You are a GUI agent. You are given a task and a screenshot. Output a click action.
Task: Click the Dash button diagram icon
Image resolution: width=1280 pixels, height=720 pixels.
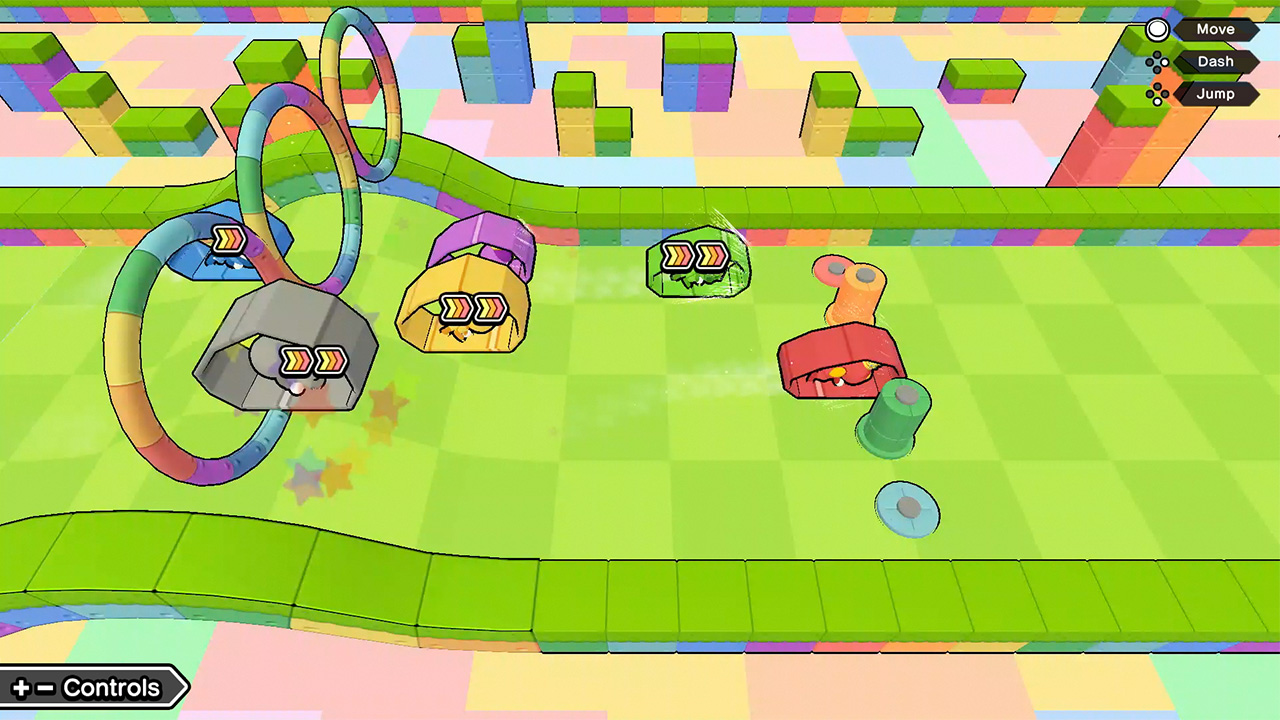click(x=1157, y=61)
